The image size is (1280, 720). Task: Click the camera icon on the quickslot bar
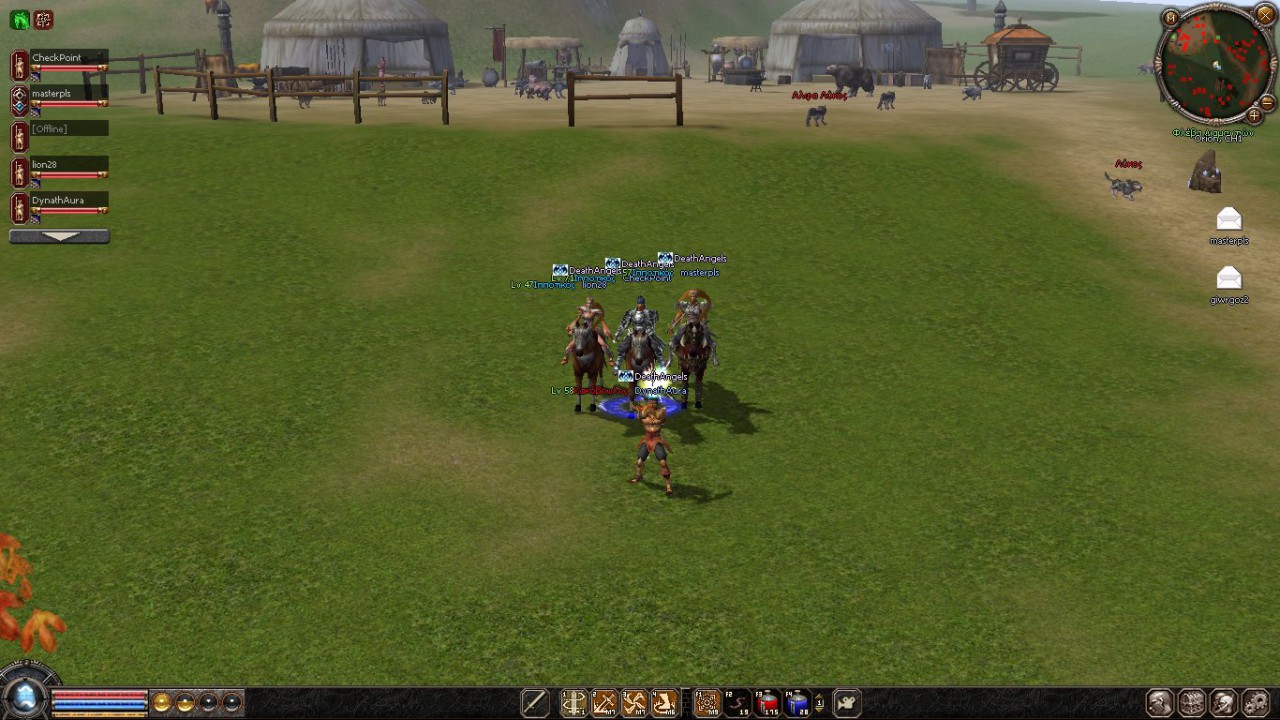846,704
